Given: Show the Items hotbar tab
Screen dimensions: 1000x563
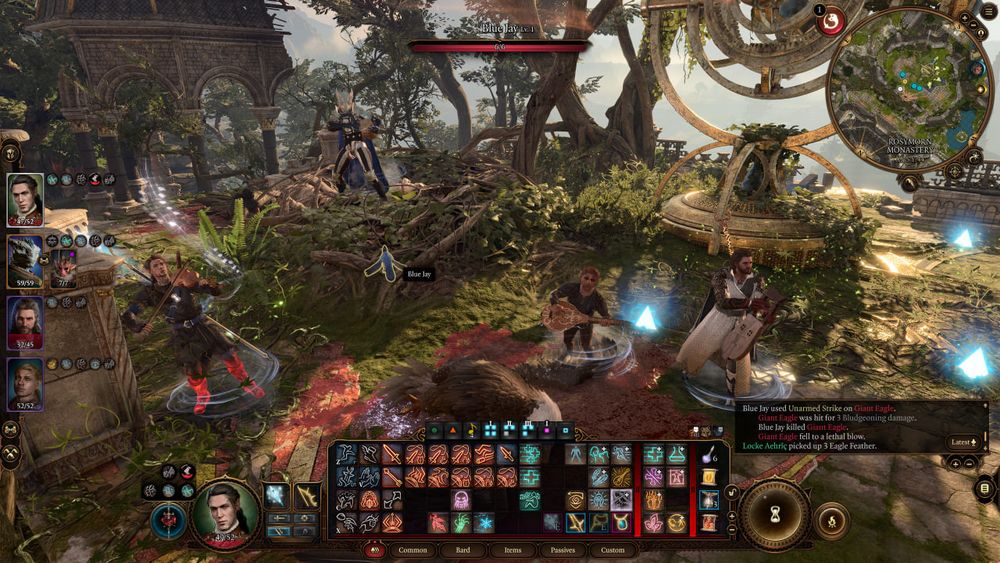Looking at the screenshot, I should click(x=512, y=550).
